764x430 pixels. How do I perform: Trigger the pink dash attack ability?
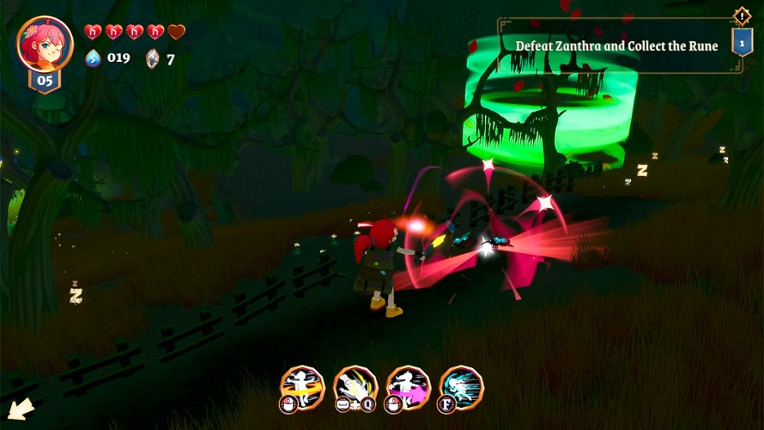[x=408, y=386]
